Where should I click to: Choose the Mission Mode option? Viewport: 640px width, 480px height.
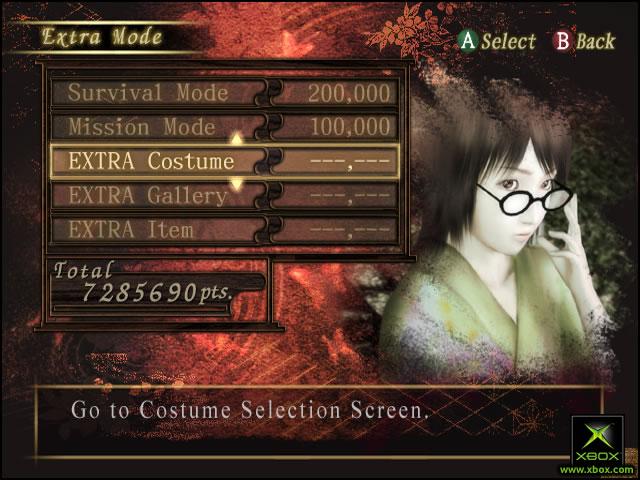point(142,128)
